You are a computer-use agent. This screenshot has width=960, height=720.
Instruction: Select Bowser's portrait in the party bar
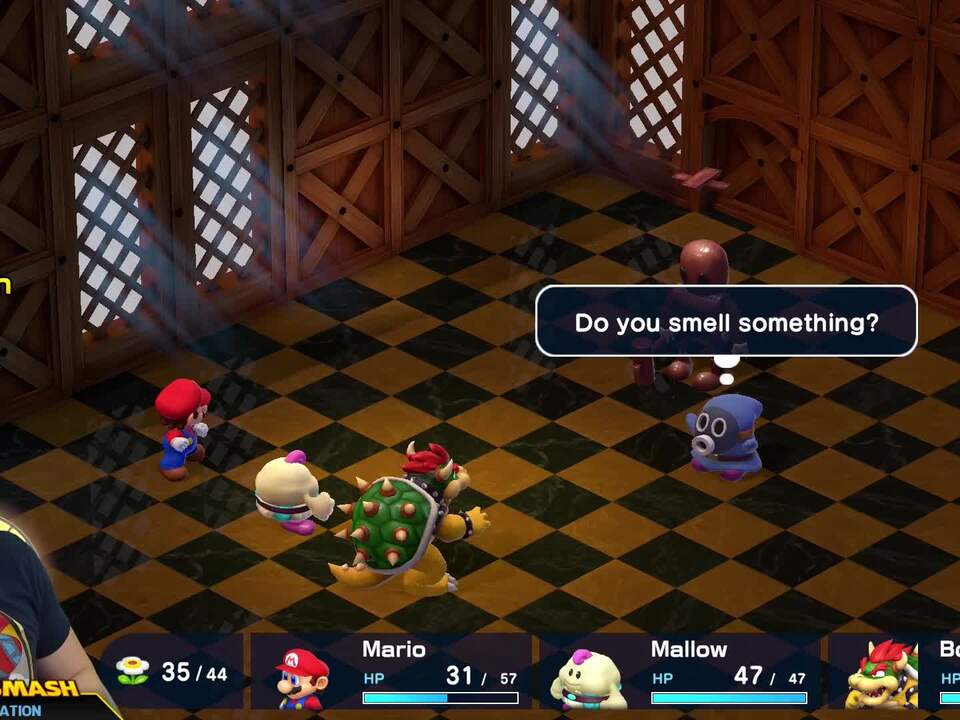tap(882, 676)
